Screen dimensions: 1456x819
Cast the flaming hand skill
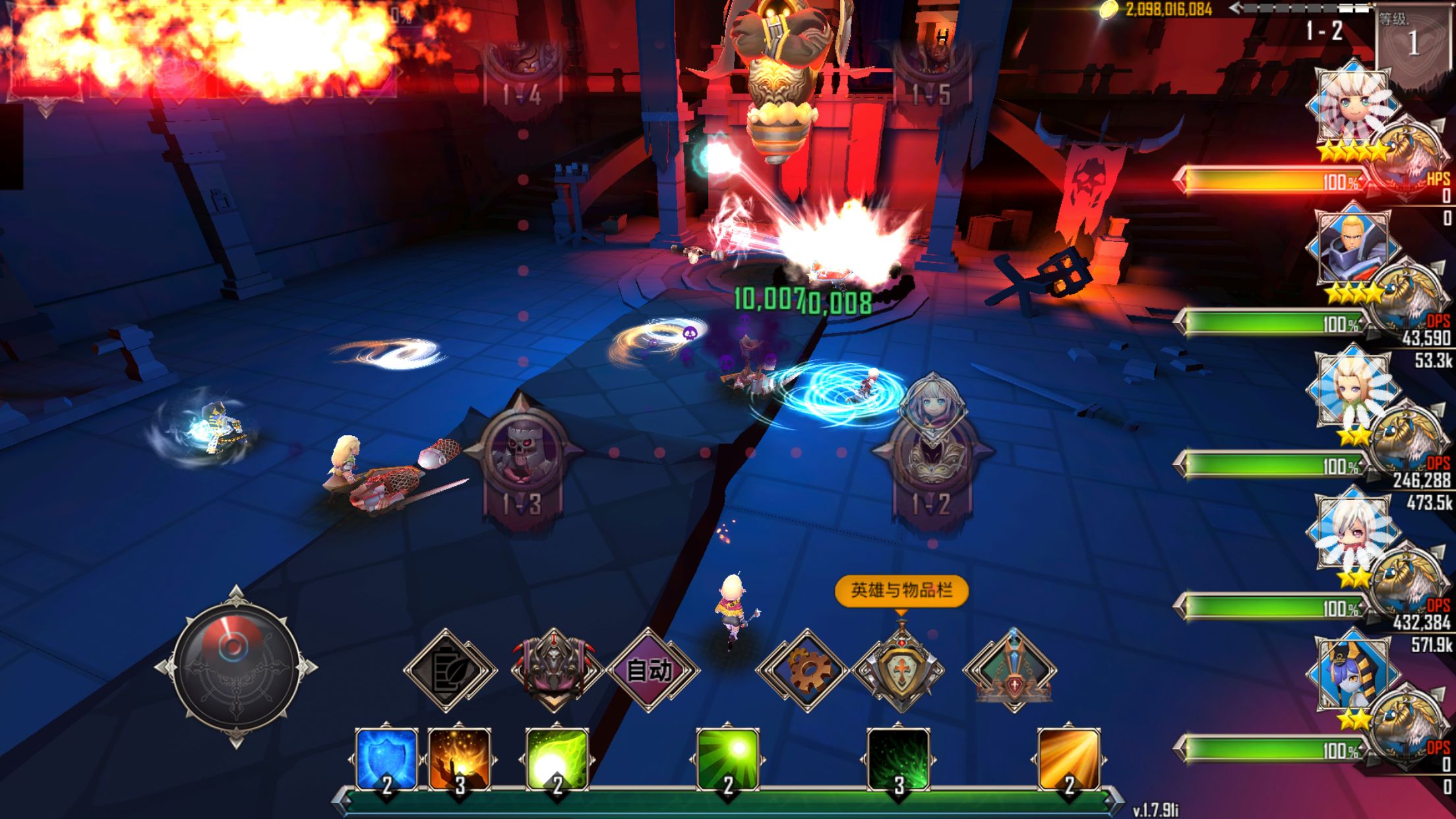click(460, 760)
